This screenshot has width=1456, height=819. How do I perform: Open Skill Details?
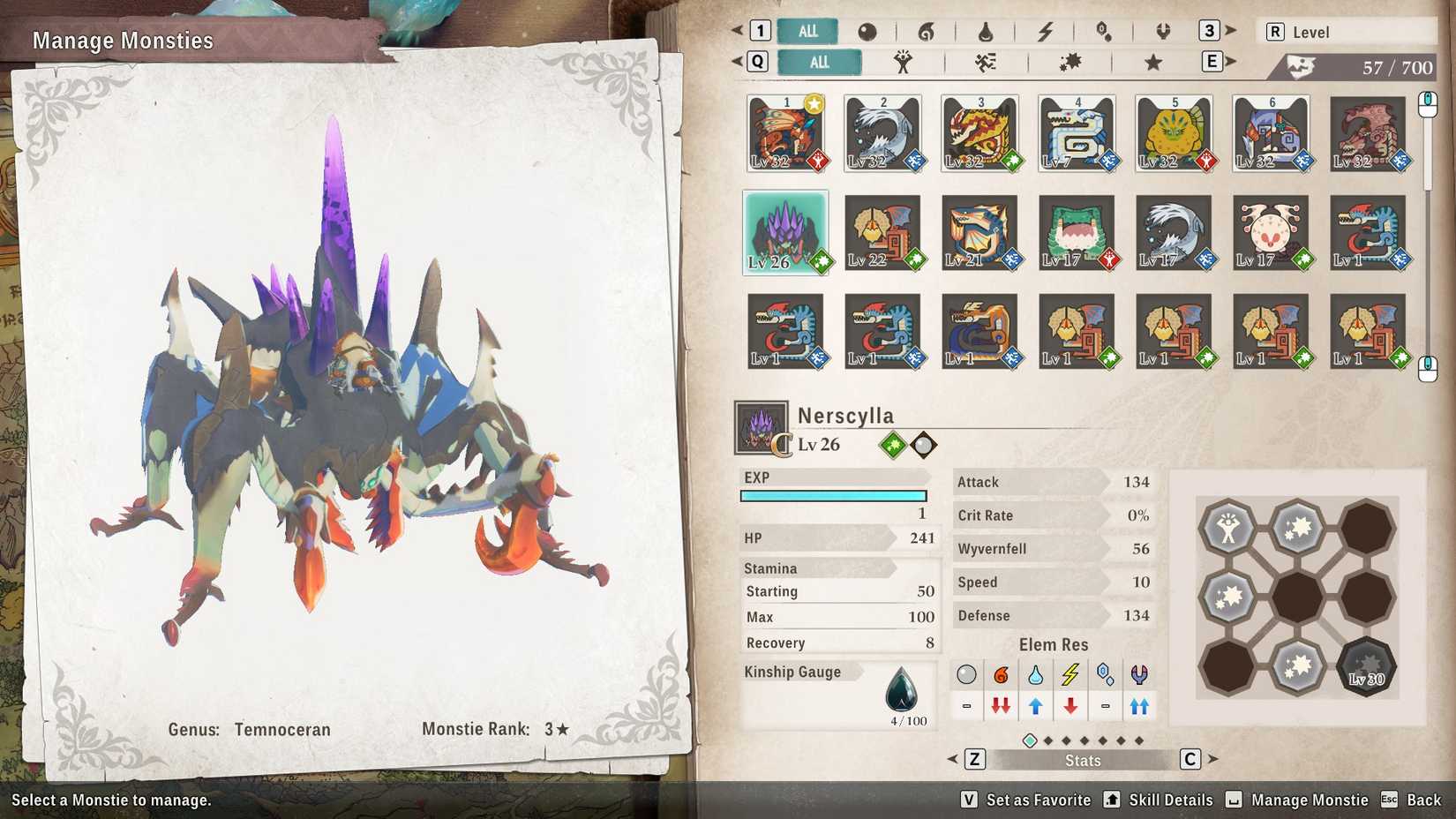pyautogui.click(x=1171, y=800)
